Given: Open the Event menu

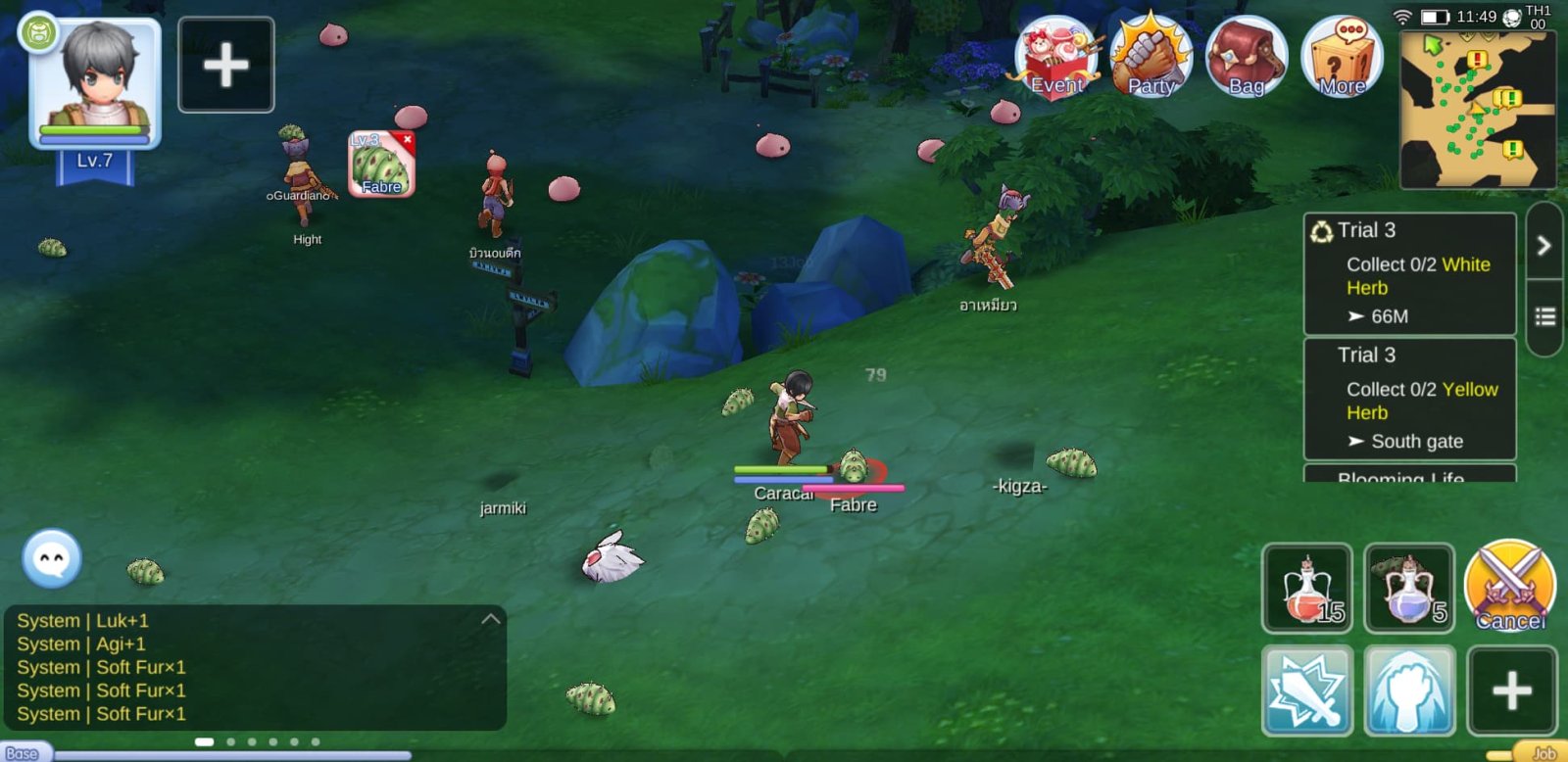Looking at the screenshot, I should [1056, 59].
